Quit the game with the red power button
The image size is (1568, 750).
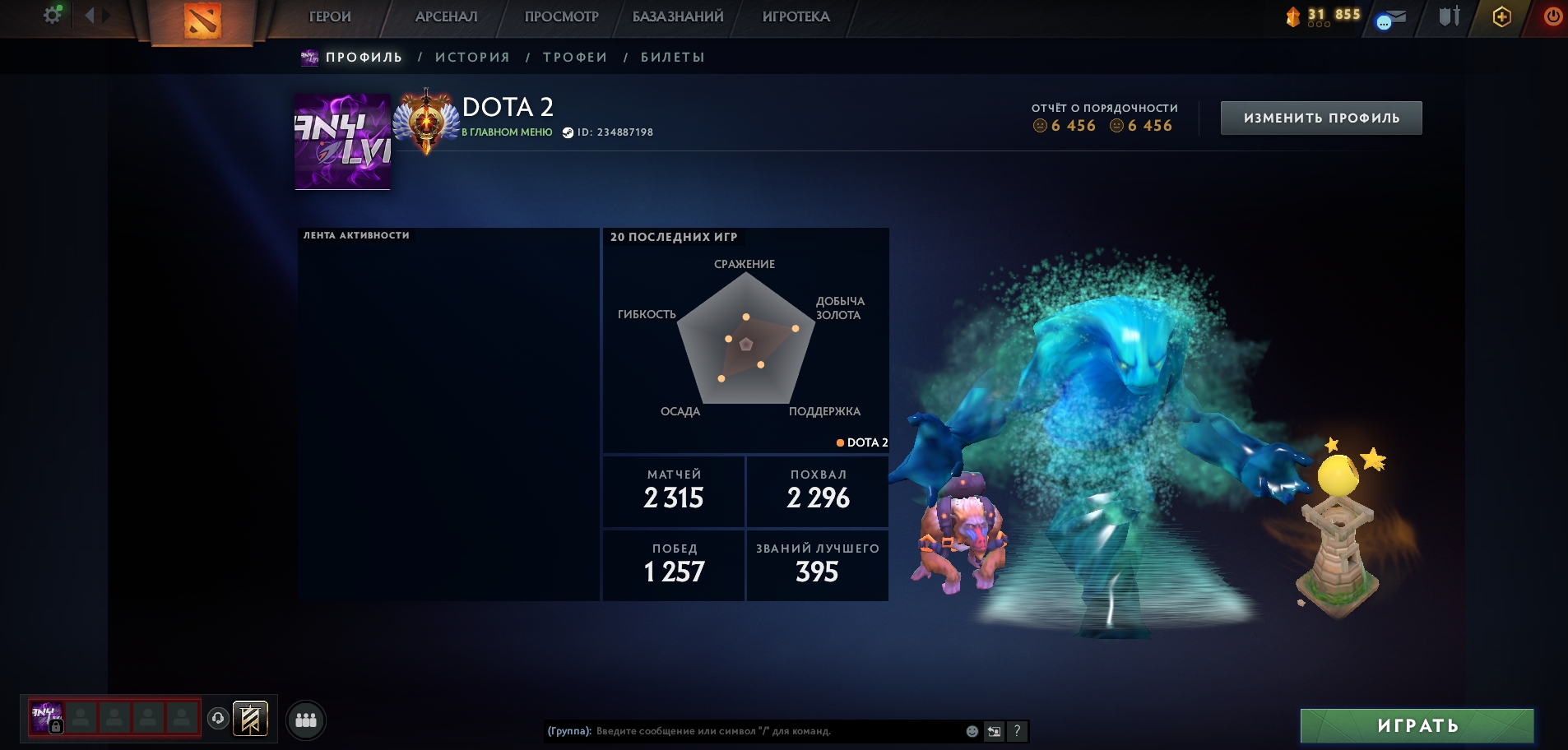pyautogui.click(x=1552, y=16)
